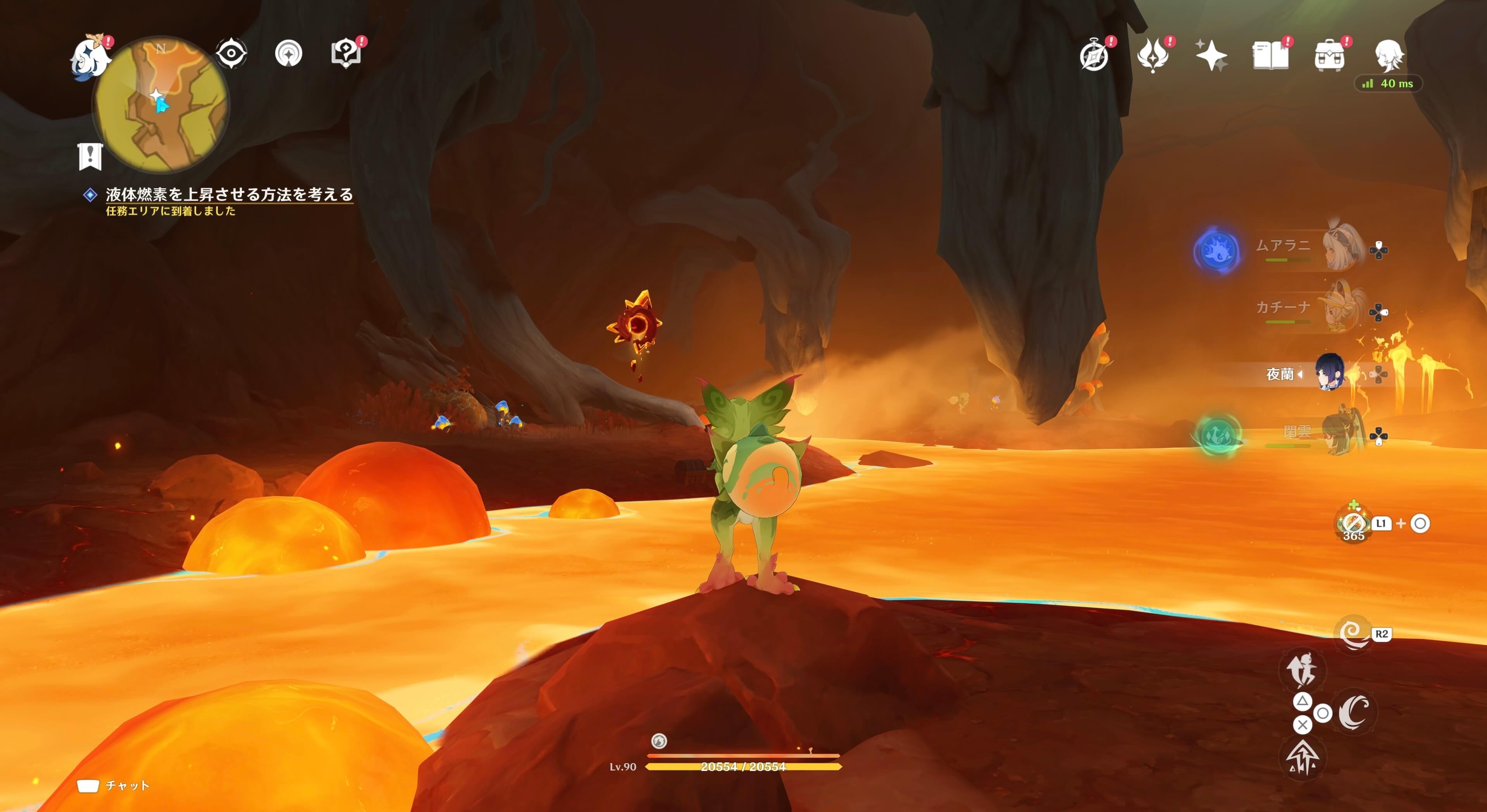
Task: Open the tutorial question mark icon
Action: 346,54
